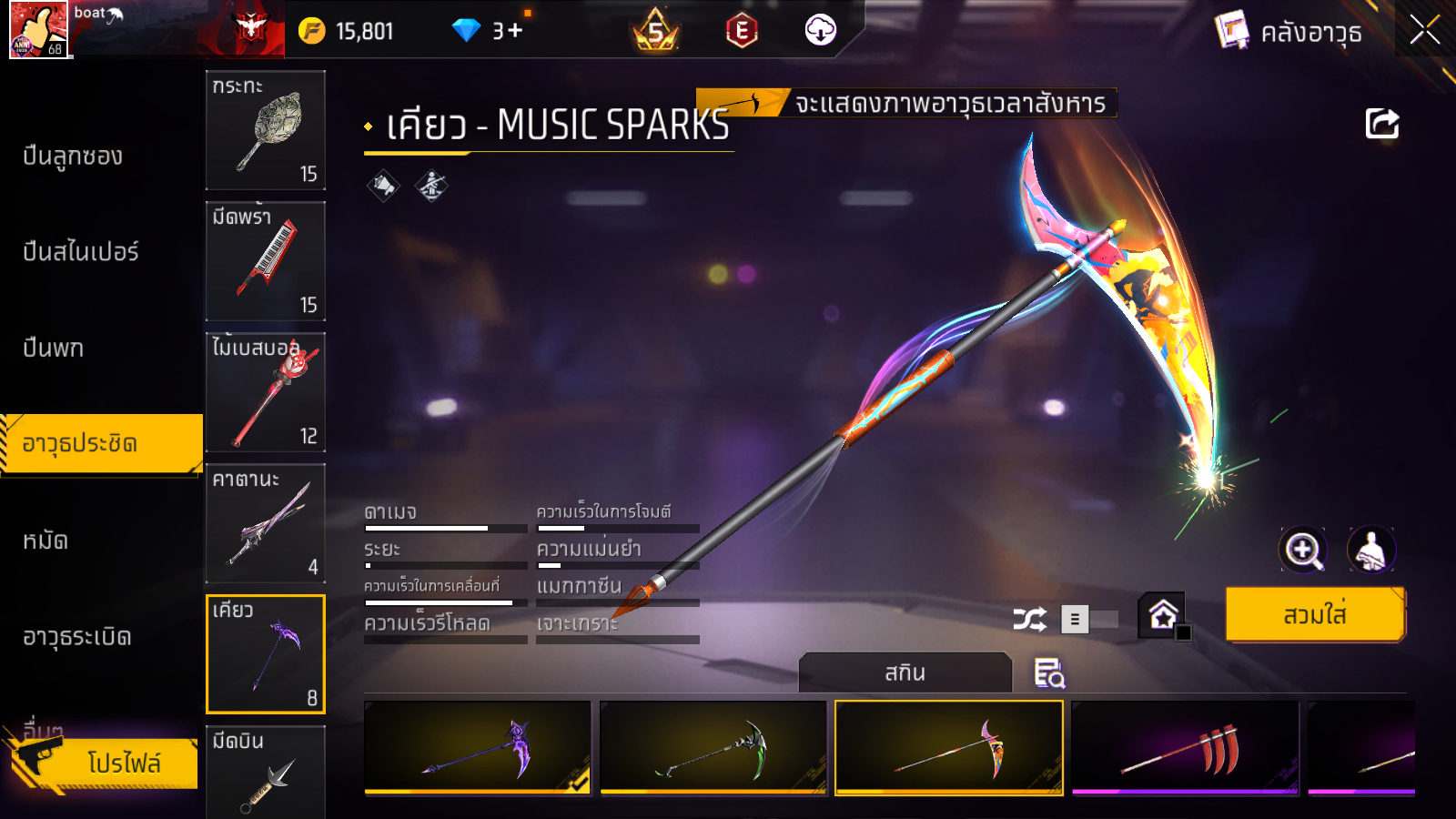Image resolution: width=1456 pixels, height=819 pixels.
Task: Open the หมัด fist category
Action: coord(45,541)
